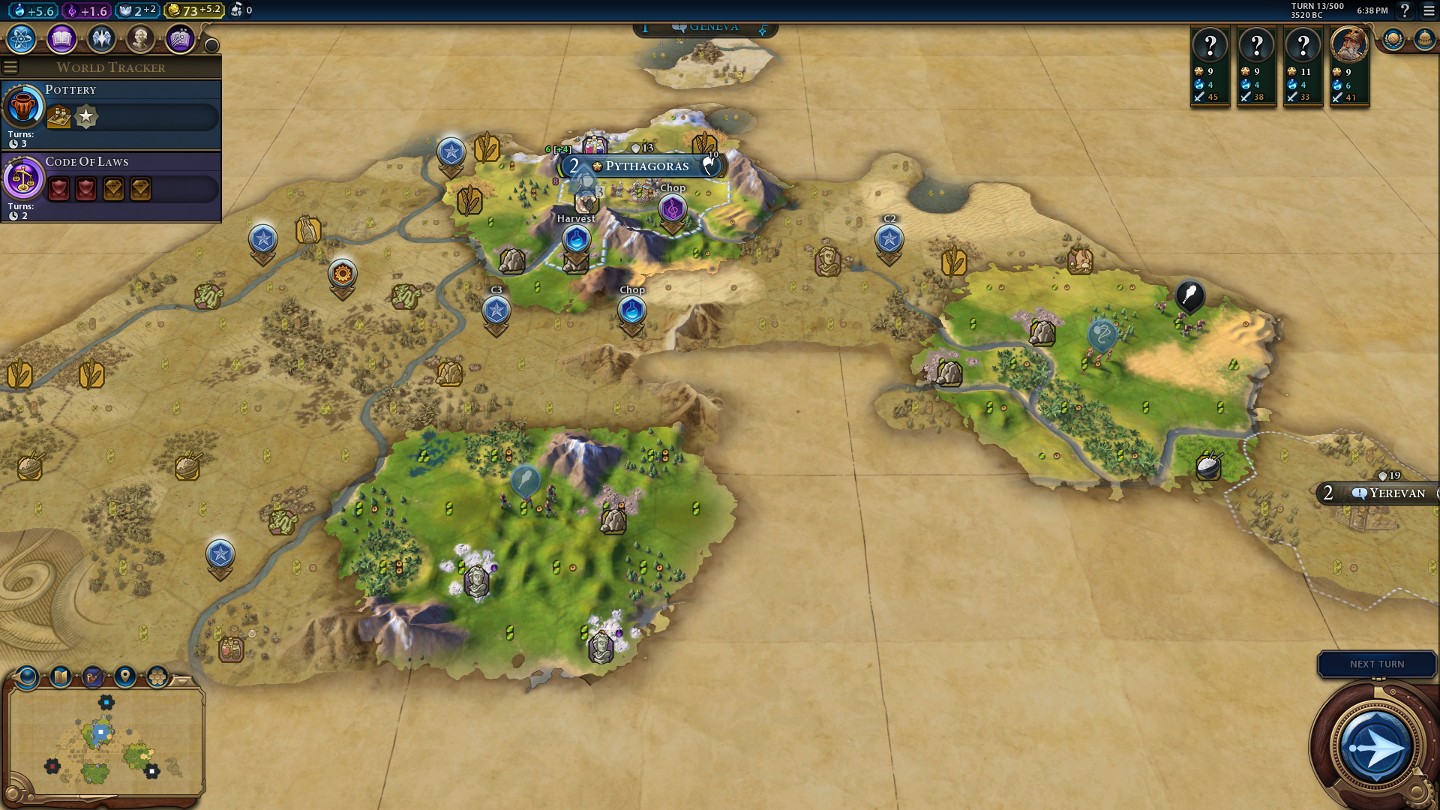Open the civics tree via the book icon

(x=62, y=39)
